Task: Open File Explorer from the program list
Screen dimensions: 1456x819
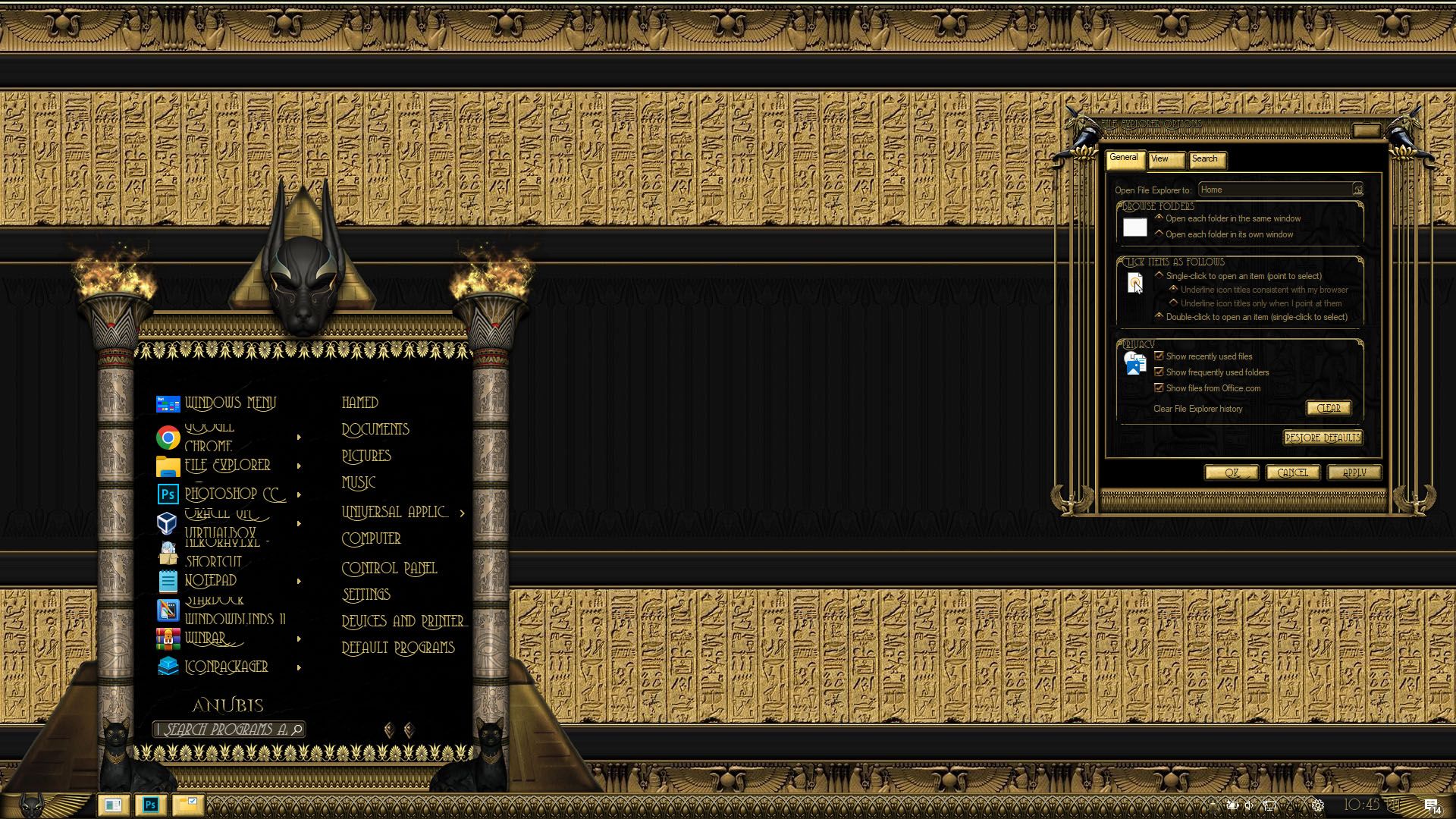Action: [227, 466]
